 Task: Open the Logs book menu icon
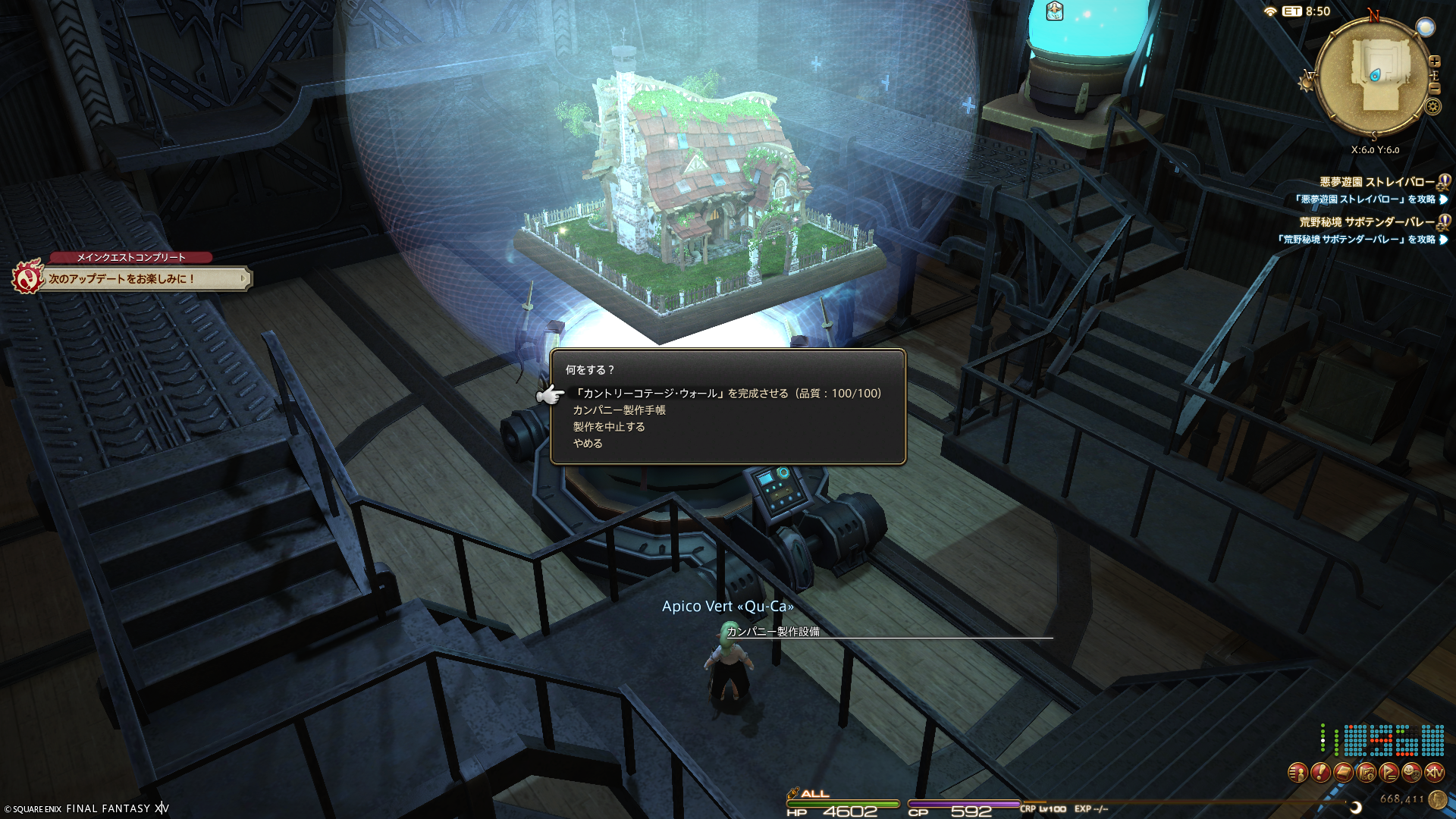point(1343,773)
